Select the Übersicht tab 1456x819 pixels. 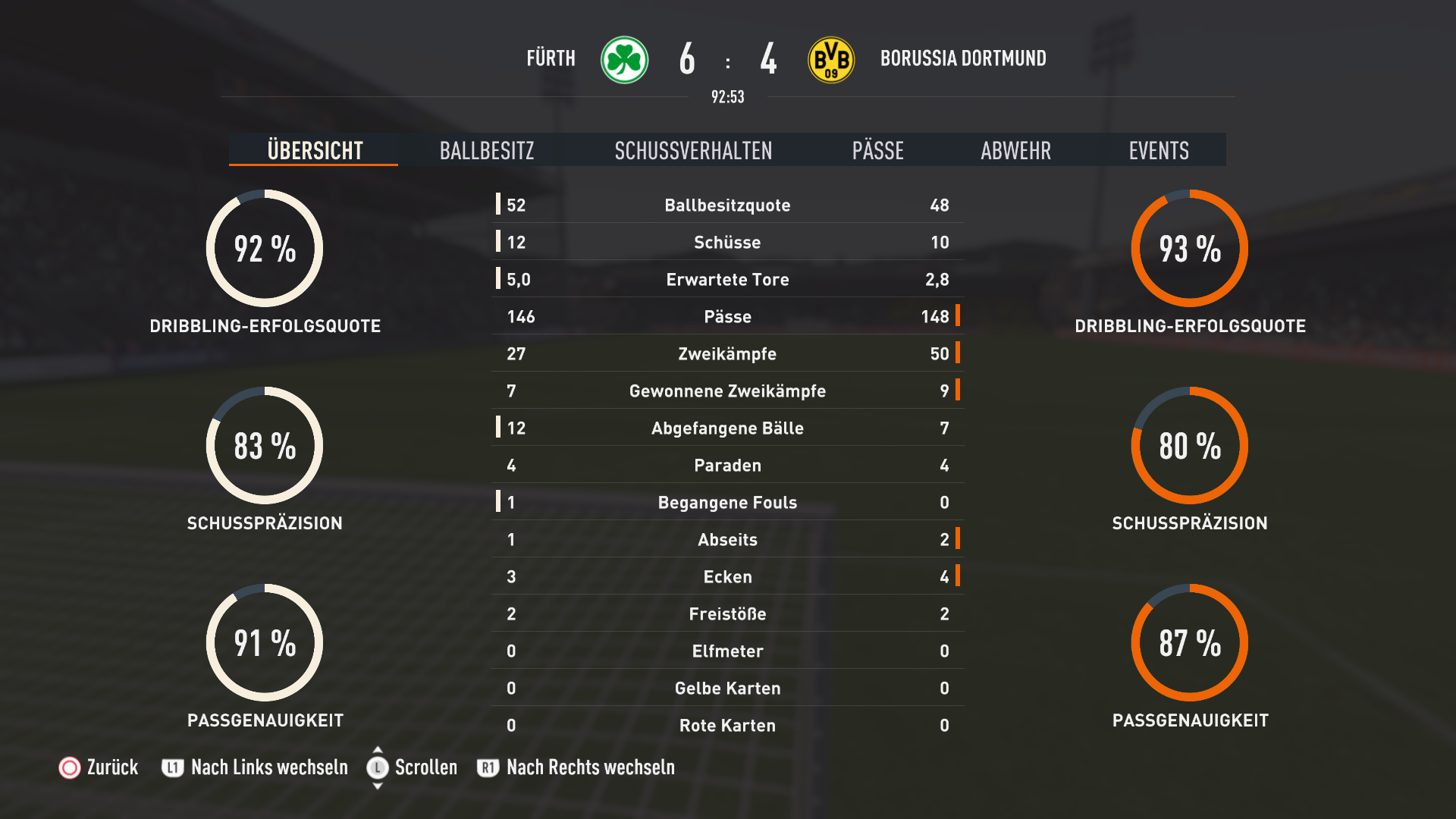(x=315, y=150)
